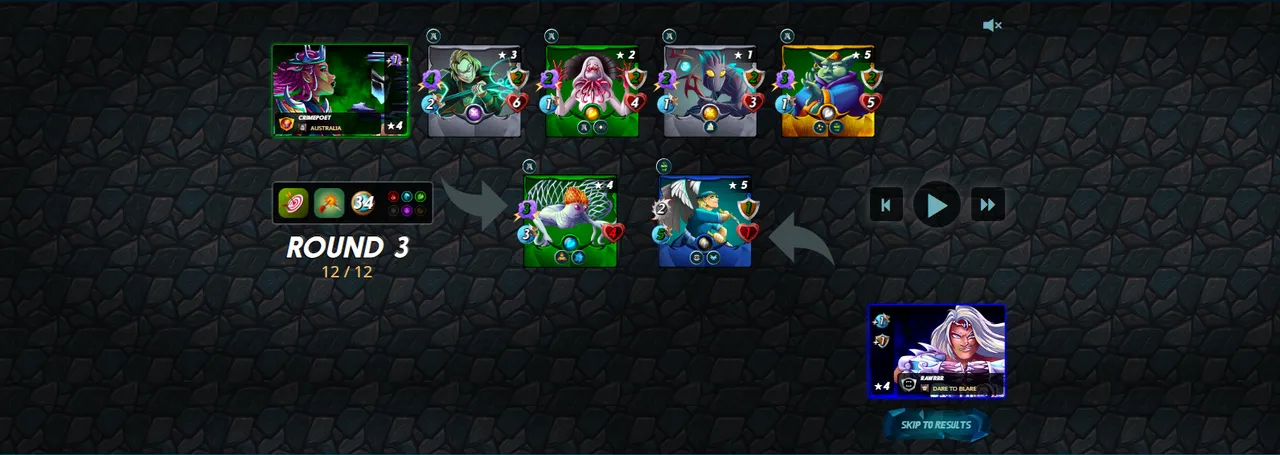Select the white-haired summoner card above Skip to Results

pyautogui.click(x=937, y=351)
